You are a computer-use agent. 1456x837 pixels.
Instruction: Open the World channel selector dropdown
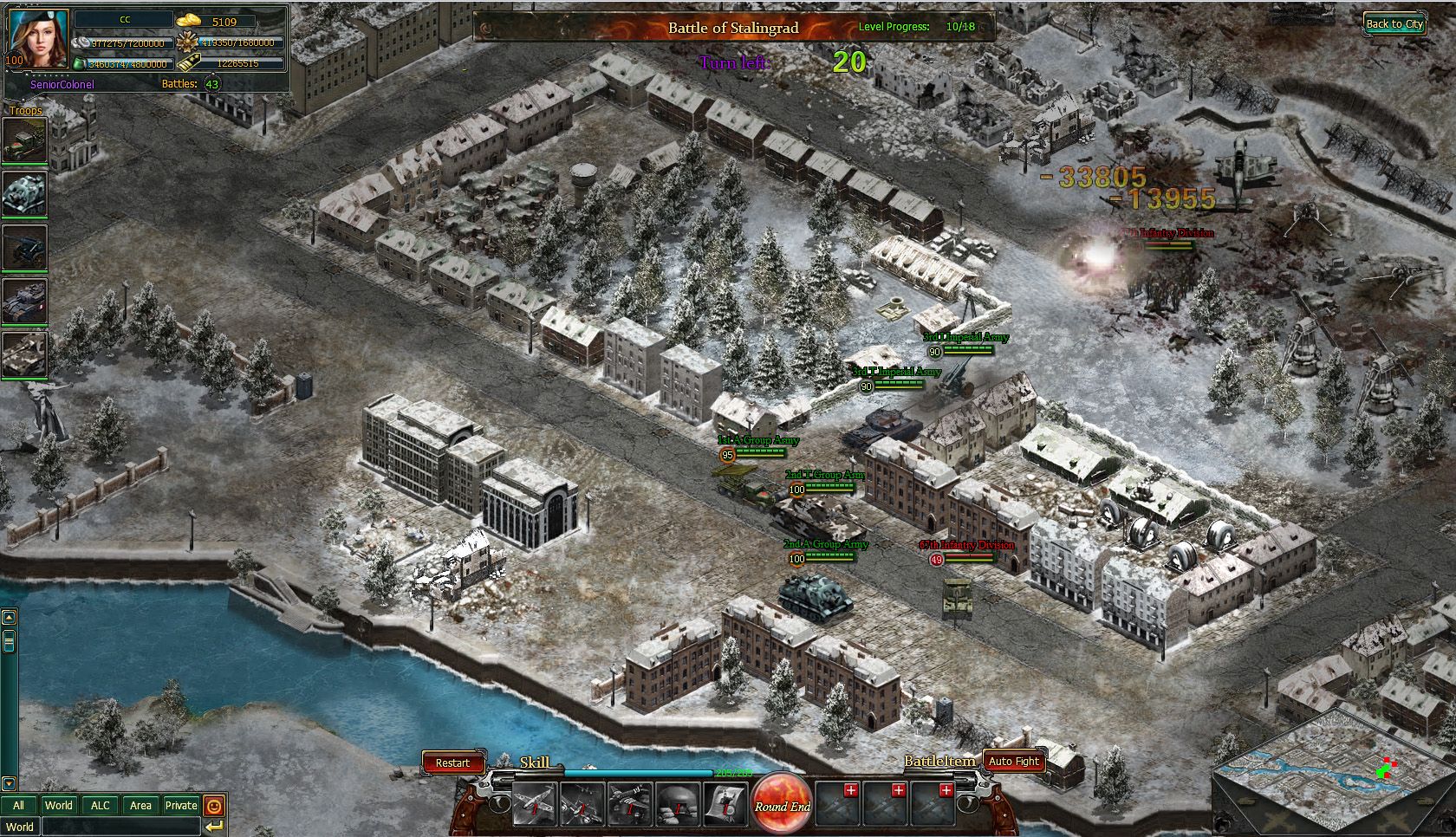pos(22,827)
